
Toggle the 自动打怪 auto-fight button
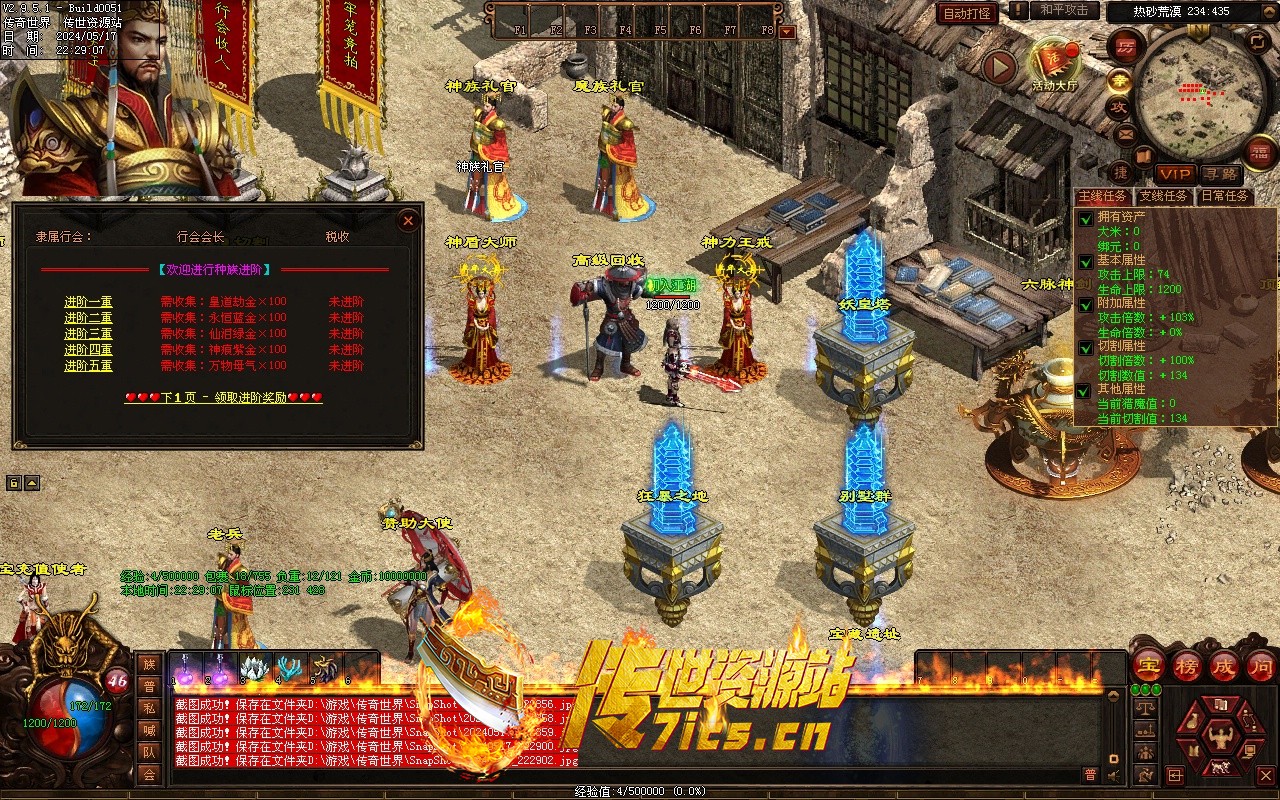point(967,13)
